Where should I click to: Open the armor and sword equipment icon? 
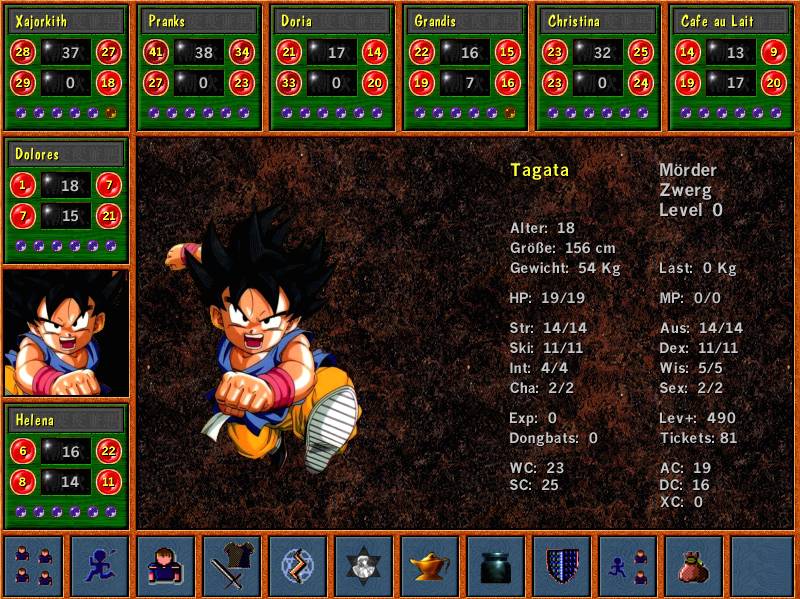(x=232, y=566)
